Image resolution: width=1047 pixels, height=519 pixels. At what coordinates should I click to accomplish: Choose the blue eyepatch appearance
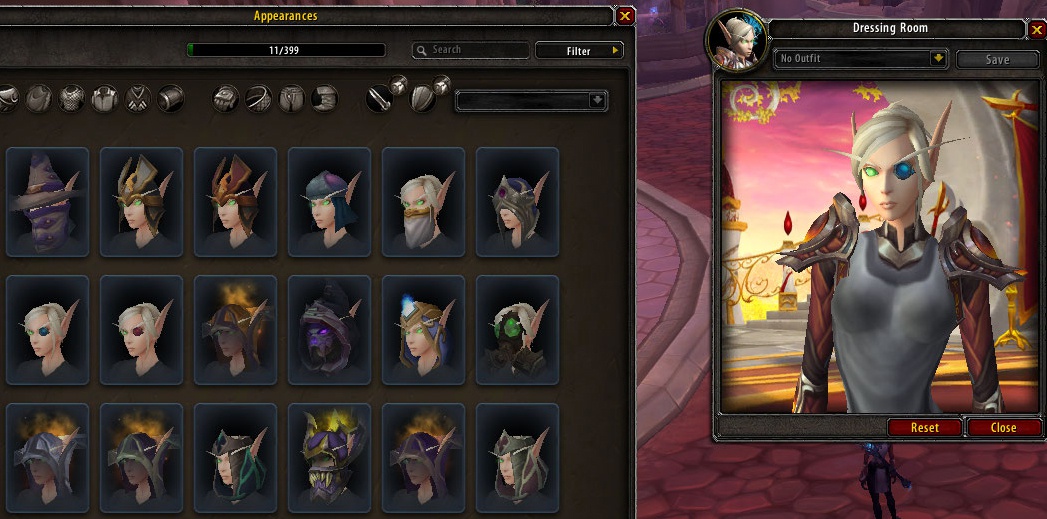click(47, 330)
